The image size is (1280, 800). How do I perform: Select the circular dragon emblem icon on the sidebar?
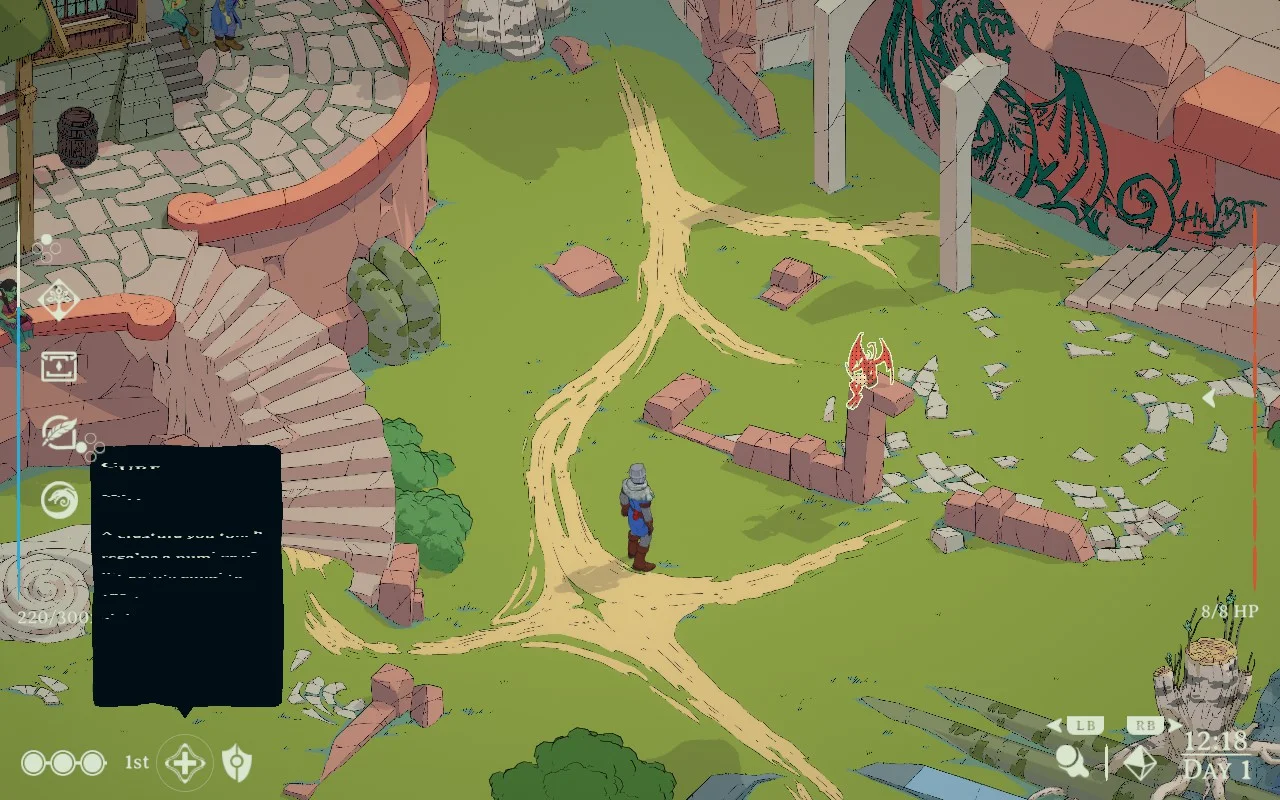click(x=60, y=500)
